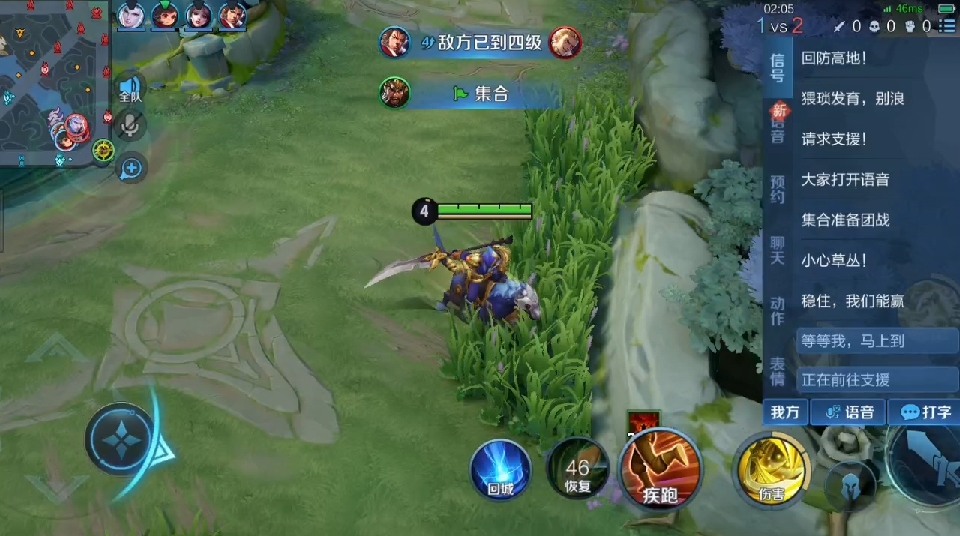The height and width of the screenshot is (536, 960).
Task: Send the 回防高地! quick message
Action: (834, 58)
